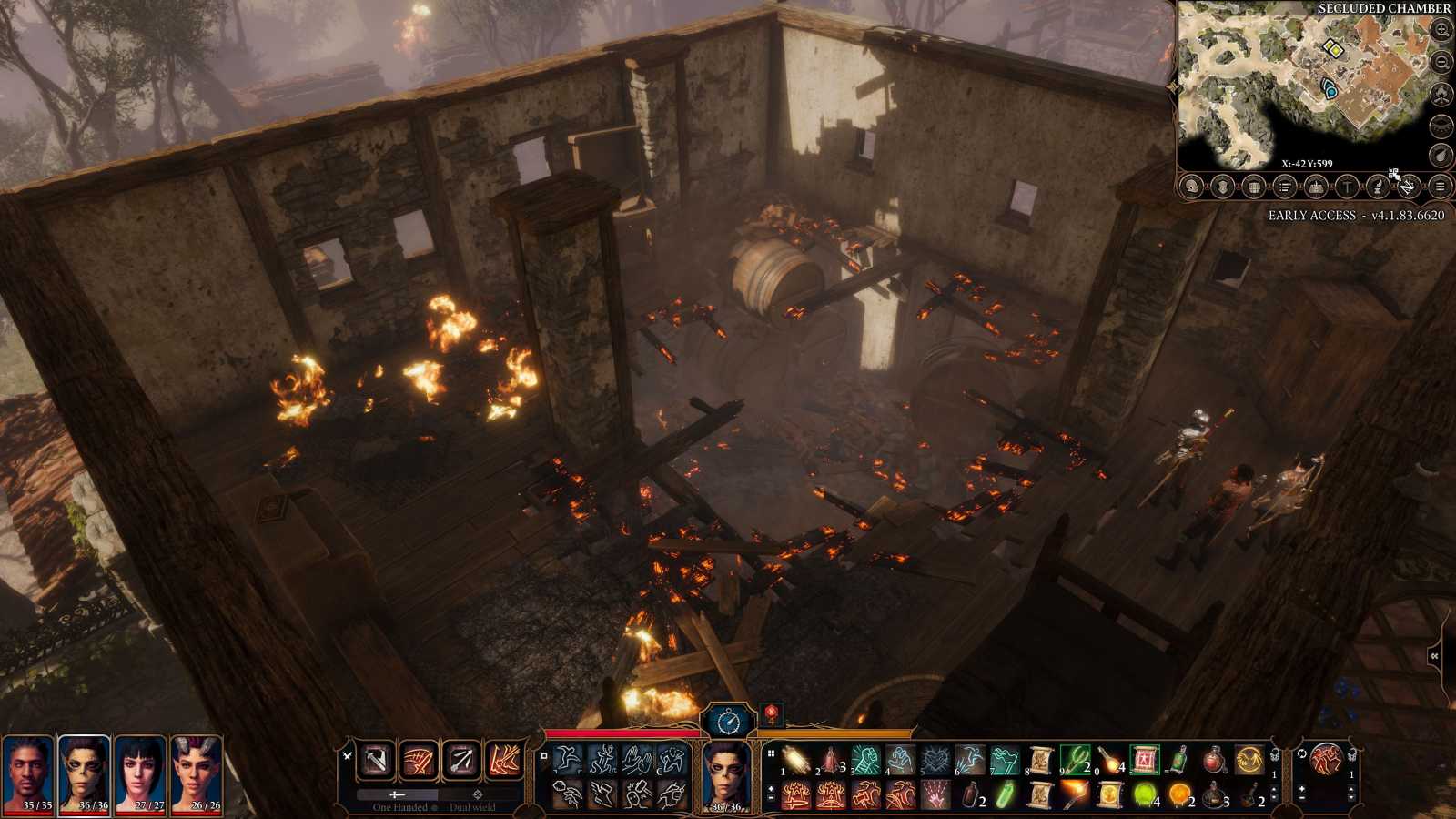Use the torch item in hotbar
This screenshot has width=1456, height=819.
tap(1074, 794)
